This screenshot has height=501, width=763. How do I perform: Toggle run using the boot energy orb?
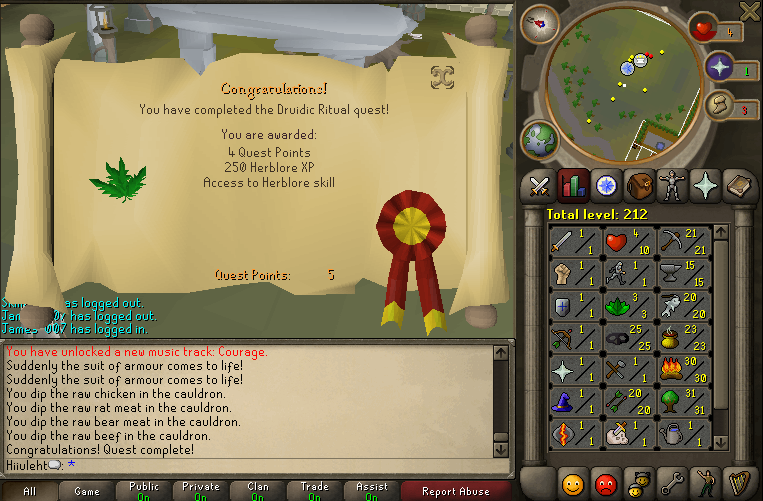[x=718, y=104]
